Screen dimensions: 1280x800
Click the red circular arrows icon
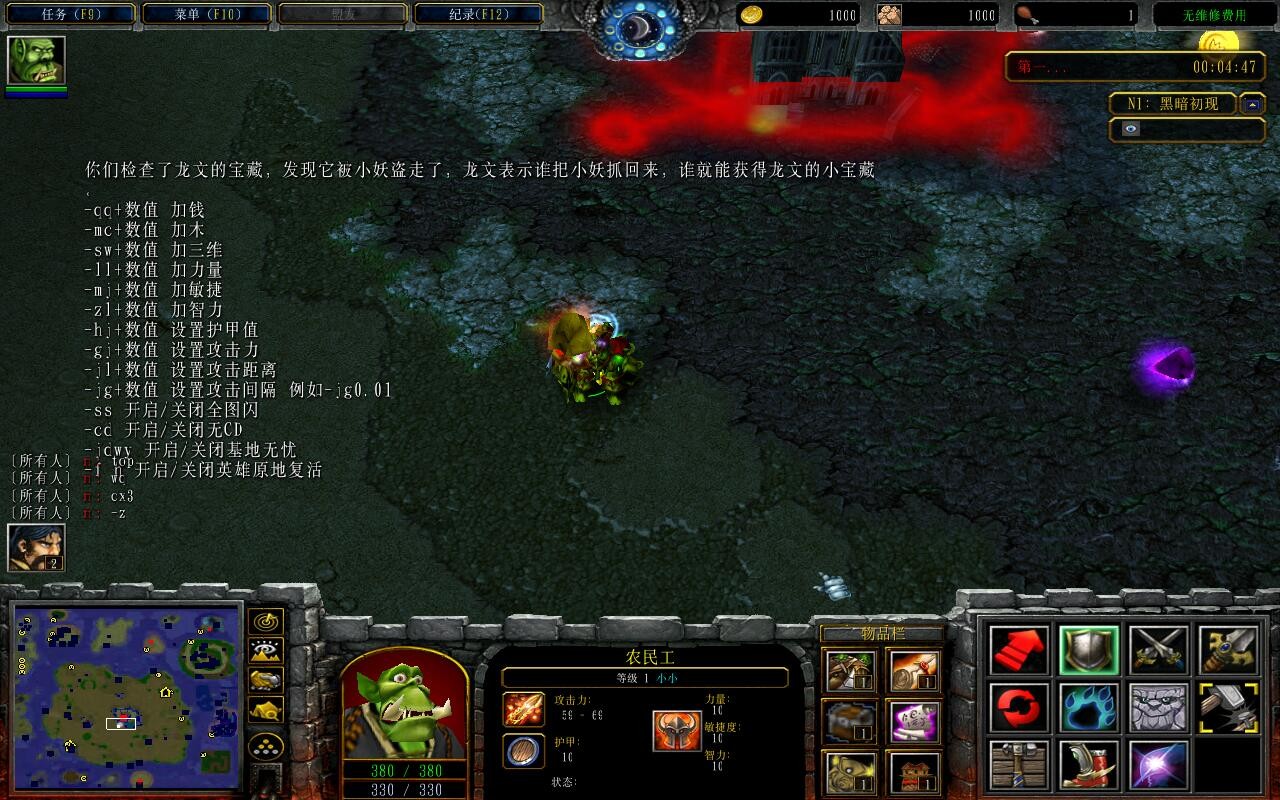point(1020,708)
